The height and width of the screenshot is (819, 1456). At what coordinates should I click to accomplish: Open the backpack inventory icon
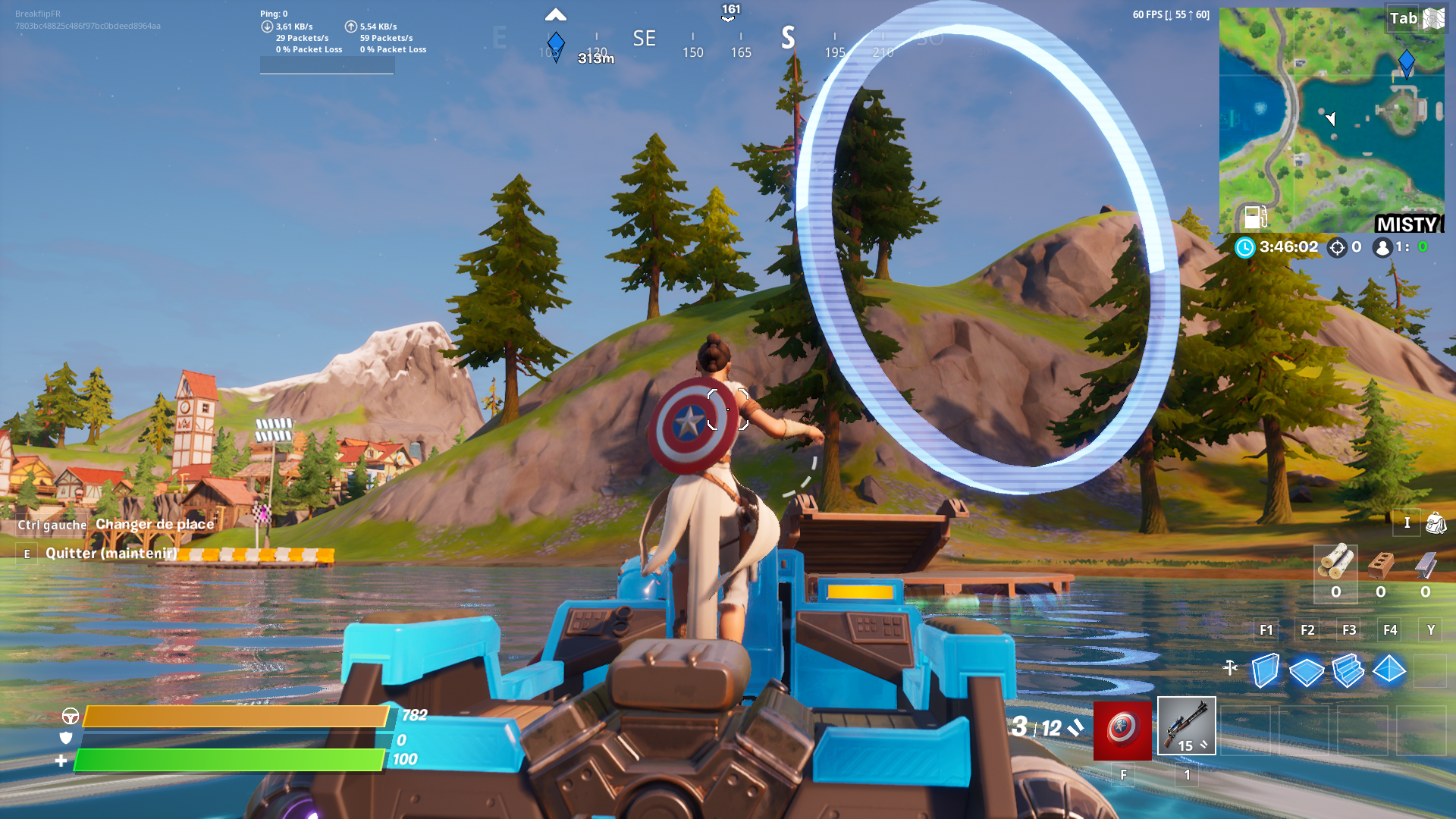pyautogui.click(x=1436, y=522)
